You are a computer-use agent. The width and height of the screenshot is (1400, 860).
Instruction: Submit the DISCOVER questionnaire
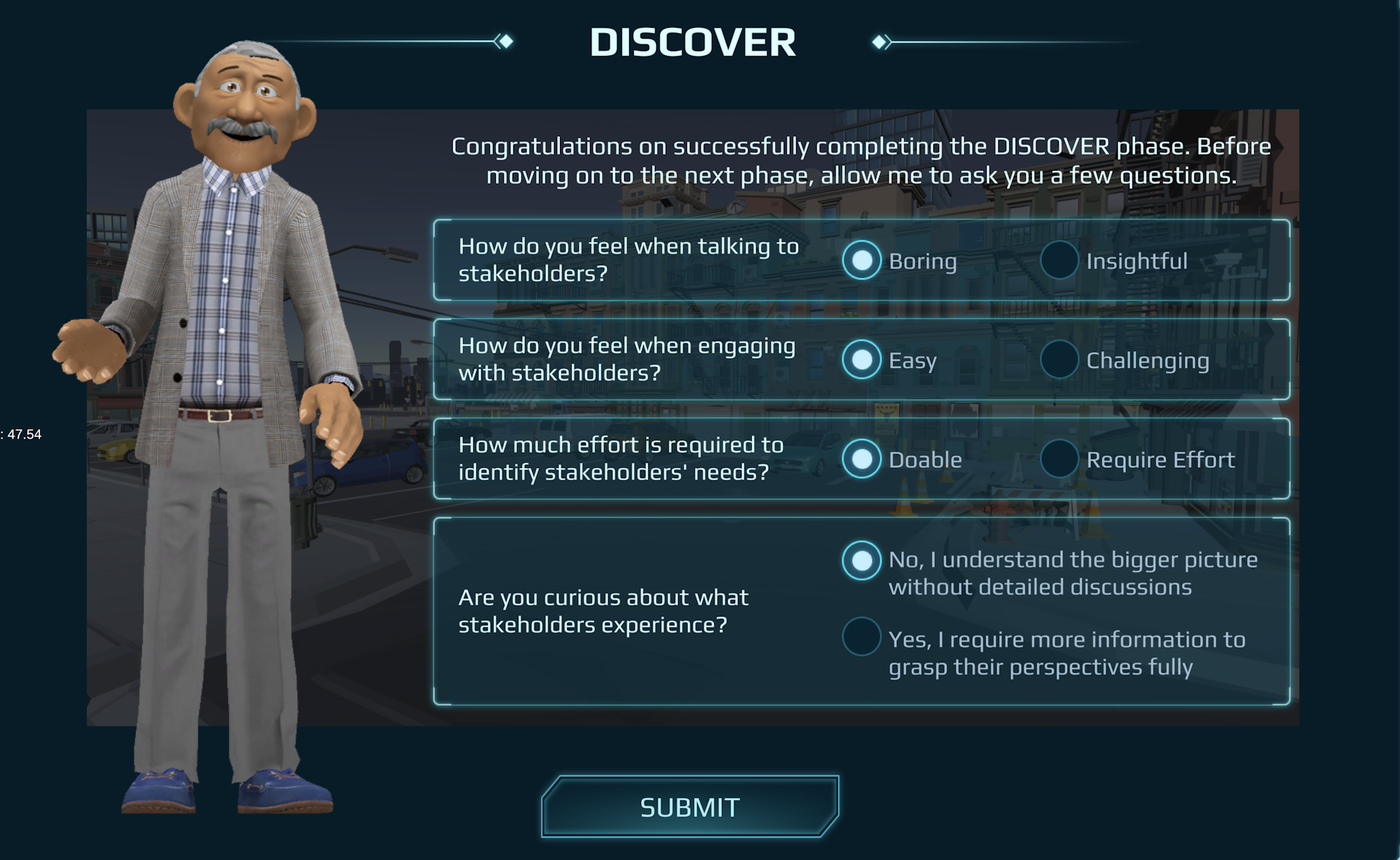(690, 807)
